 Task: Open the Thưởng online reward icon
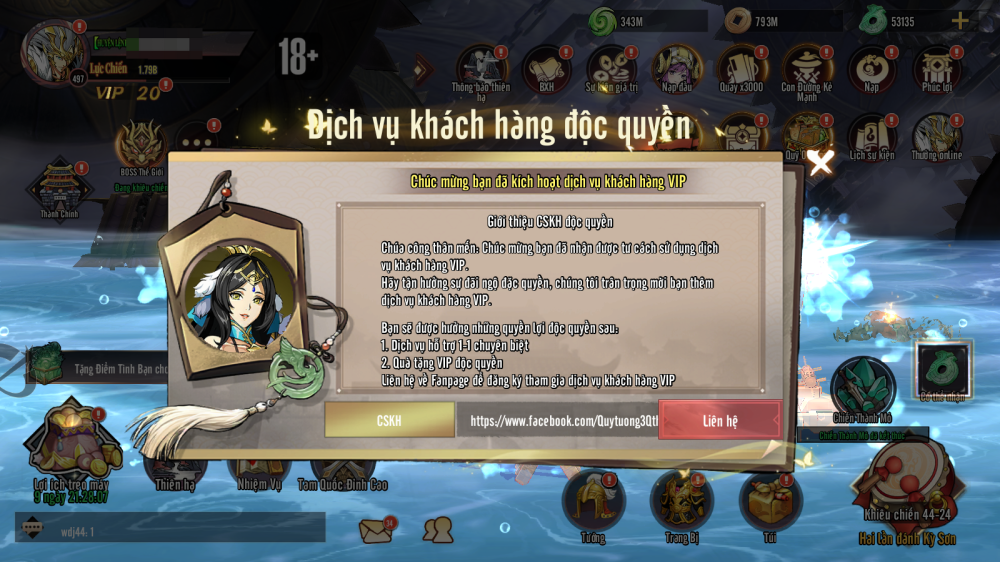click(x=937, y=138)
